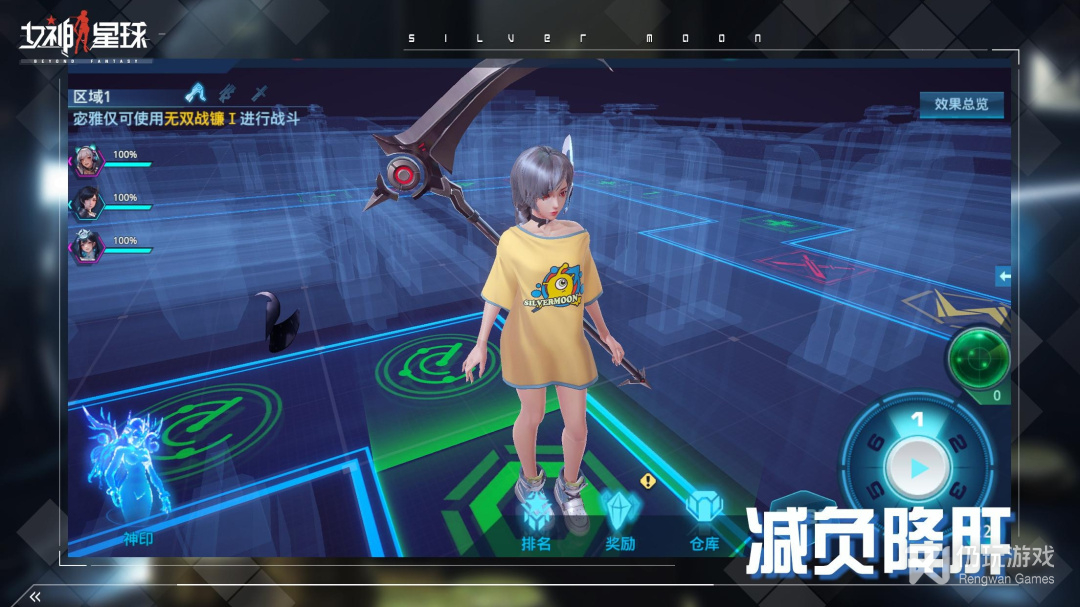Select the black-haired character portrait

tap(87, 203)
